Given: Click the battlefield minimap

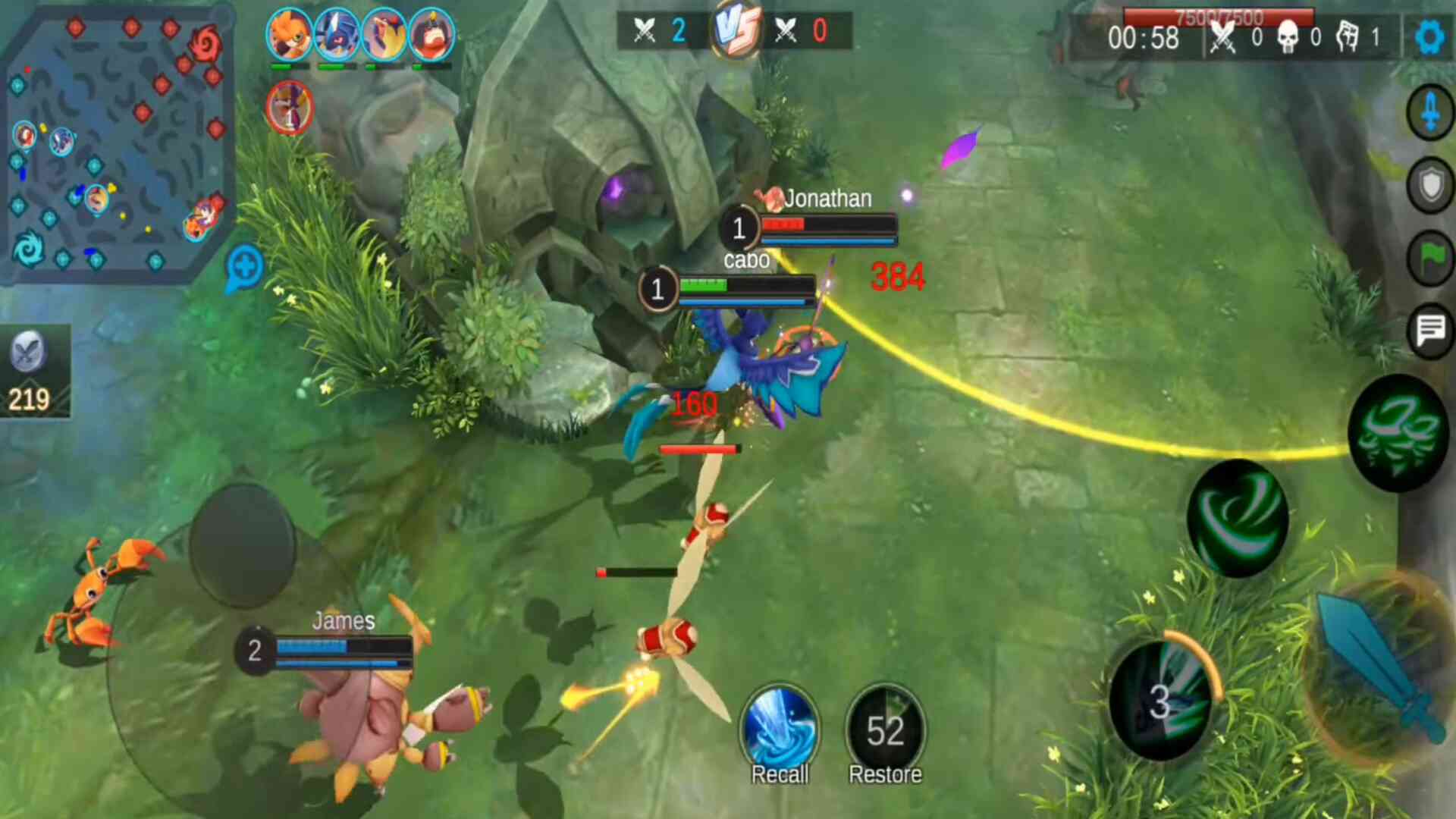Looking at the screenshot, I should coord(114,144).
